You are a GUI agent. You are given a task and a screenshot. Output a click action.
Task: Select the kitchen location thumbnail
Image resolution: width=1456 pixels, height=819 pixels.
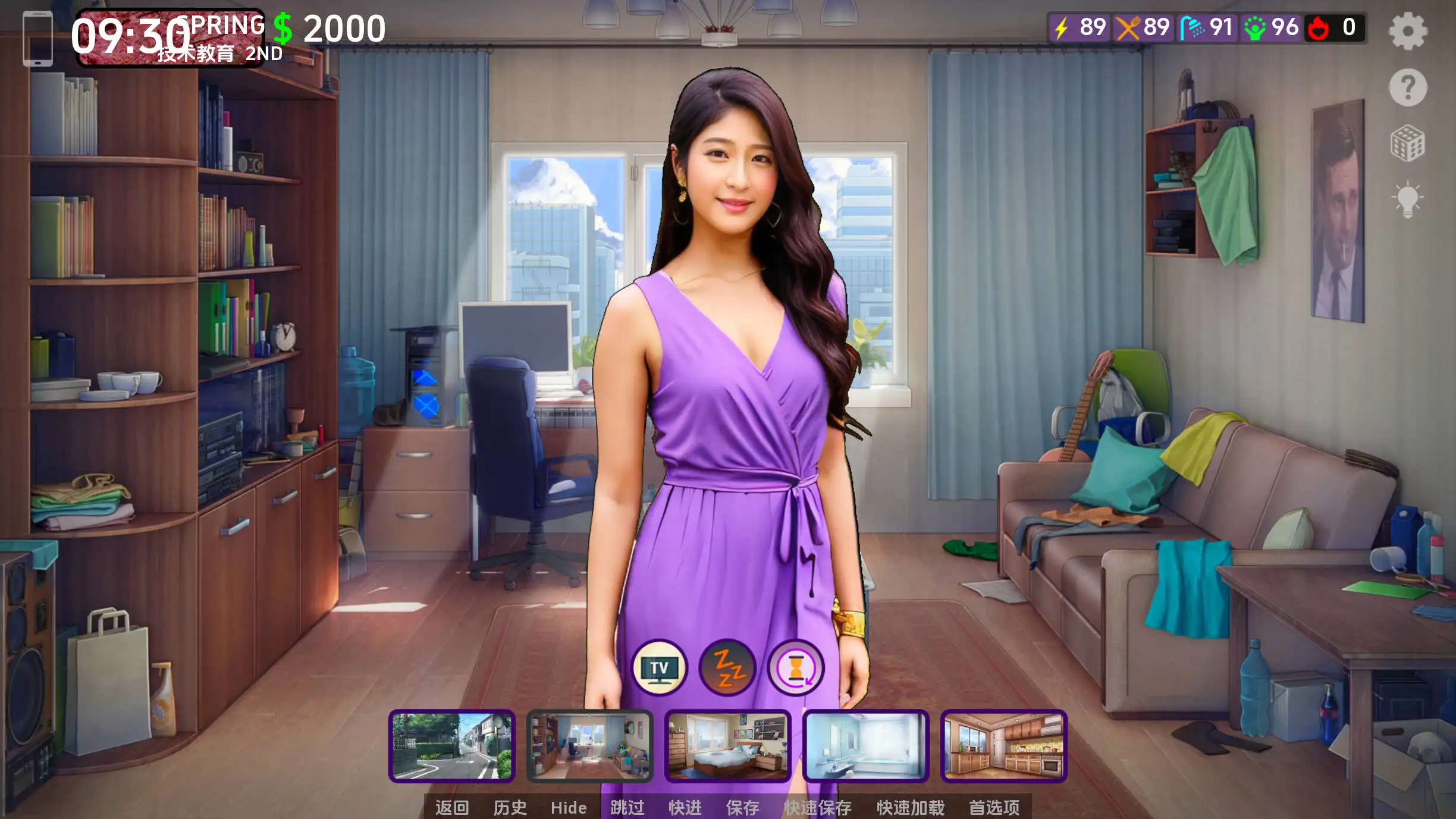(x=1003, y=746)
